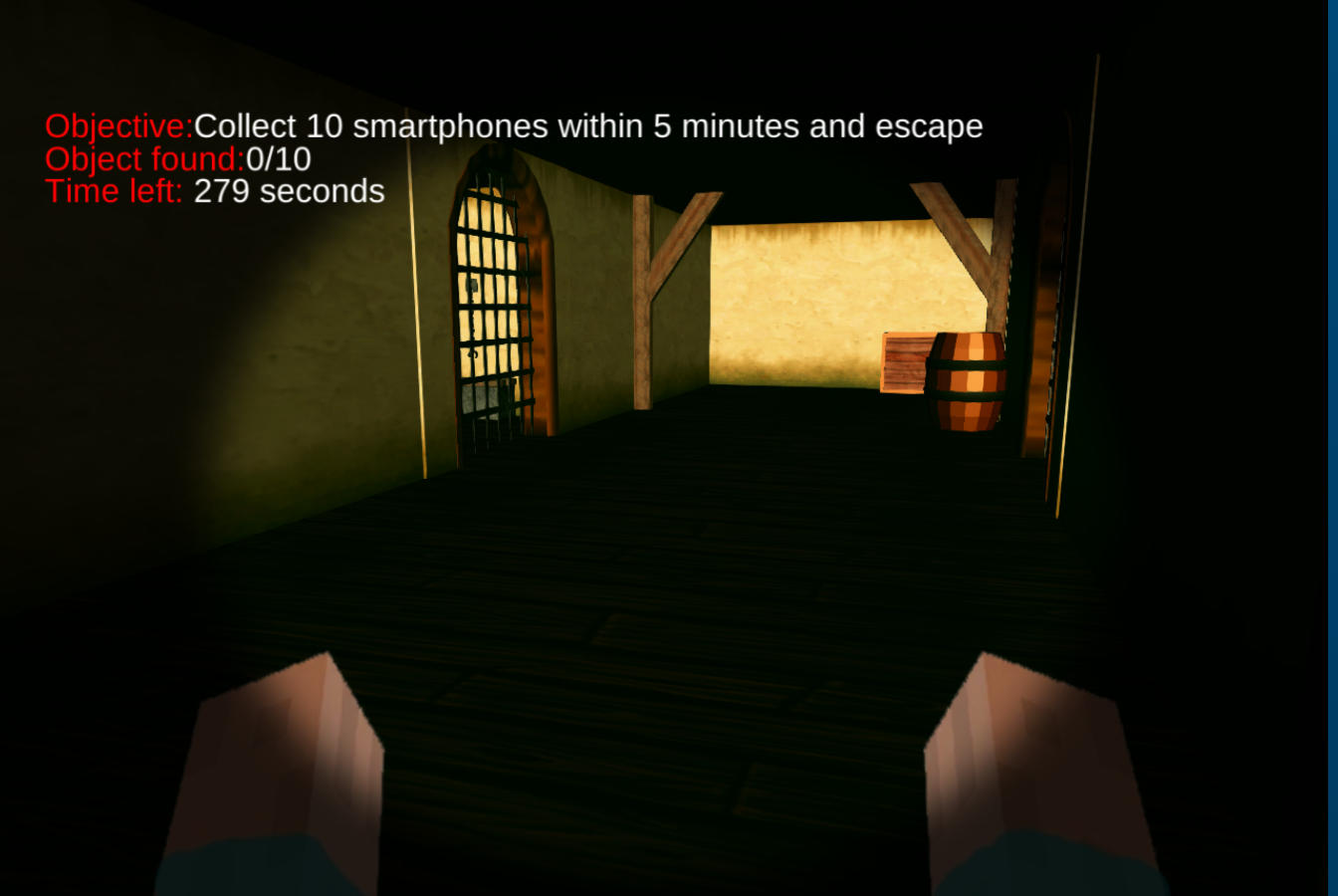Image resolution: width=1338 pixels, height=896 pixels.
Task: Select the wooden barrel
Action: coord(968,381)
